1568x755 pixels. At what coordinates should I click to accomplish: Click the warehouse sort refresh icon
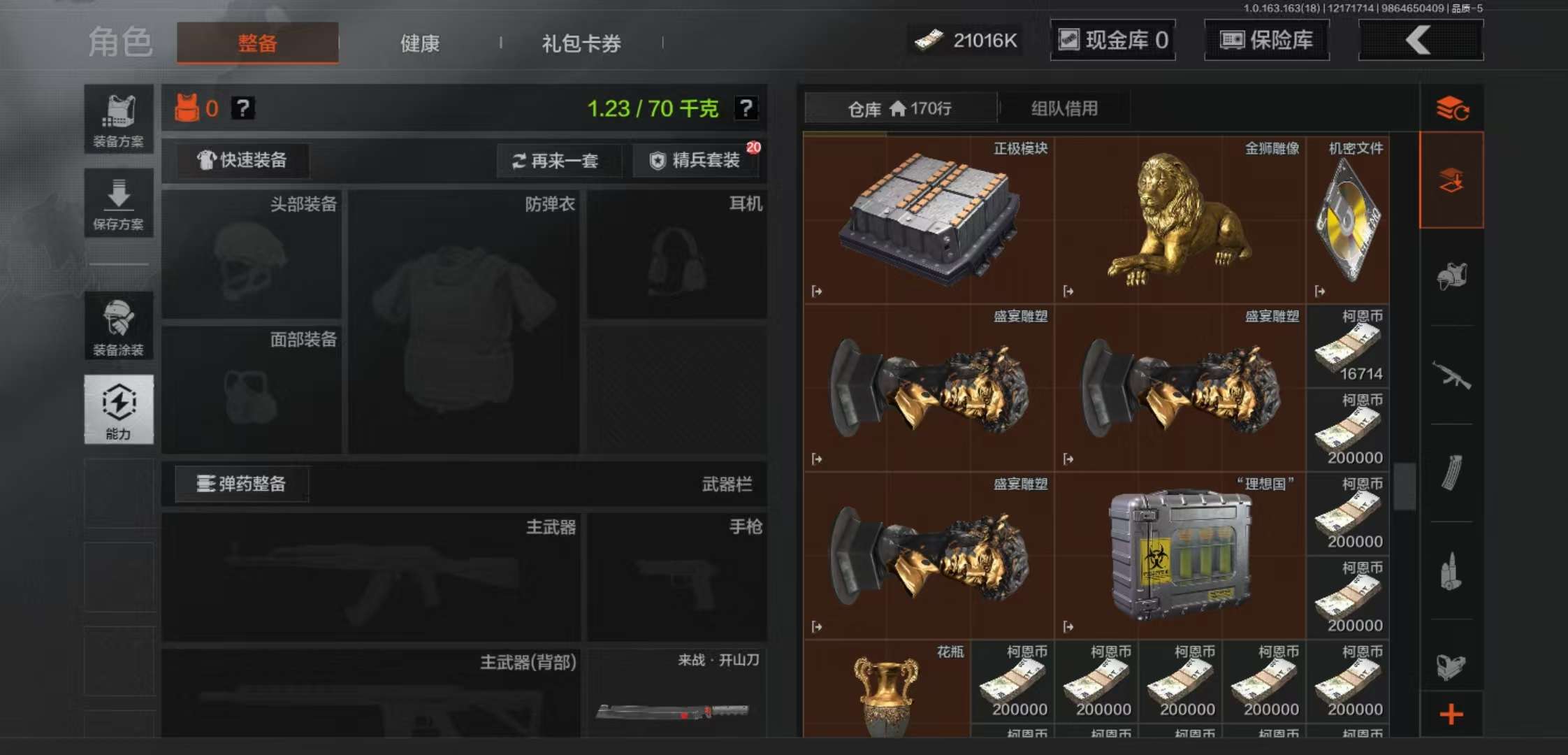(1452, 108)
